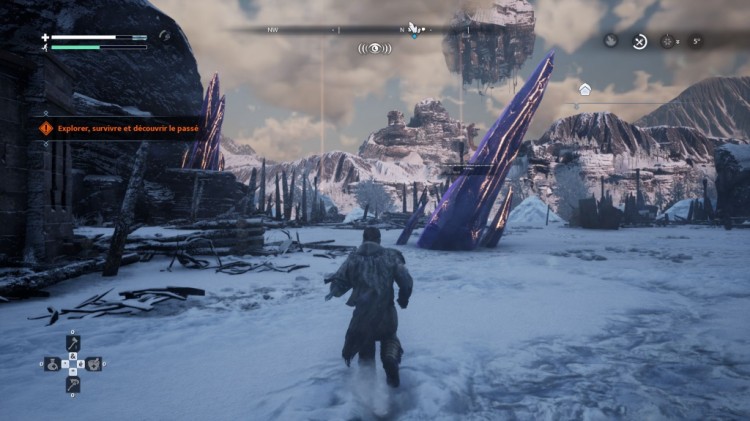Screen dimensions: 750x421
Task: Use the healing pouch quick slot
Action: (52, 364)
